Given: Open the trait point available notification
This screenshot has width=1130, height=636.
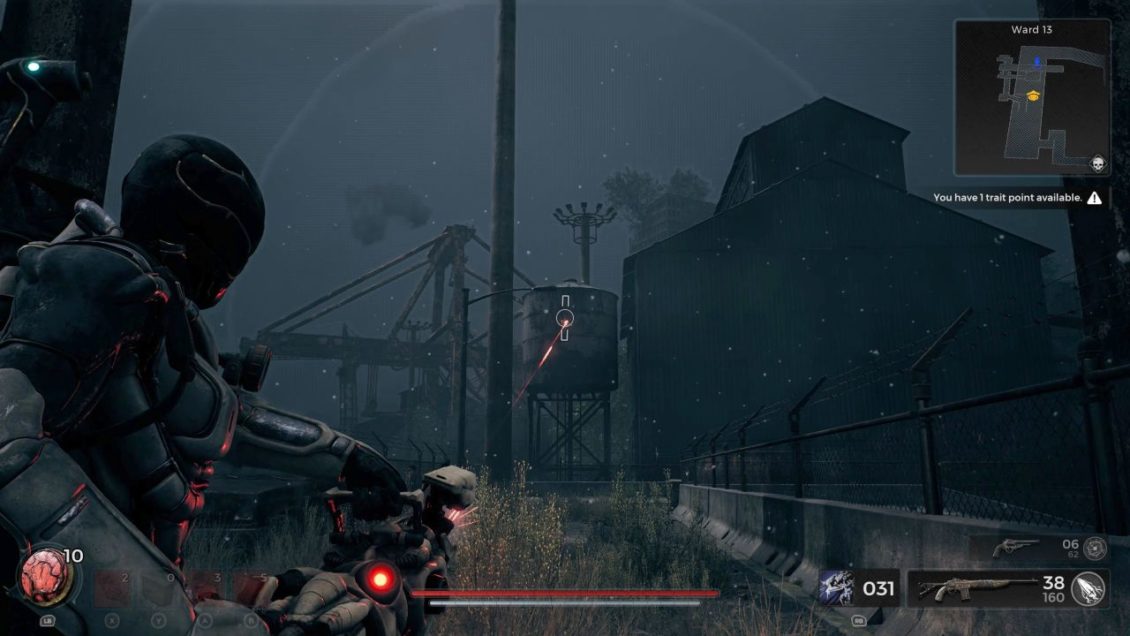Looking at the screenshot, I should pos(1018,198).
